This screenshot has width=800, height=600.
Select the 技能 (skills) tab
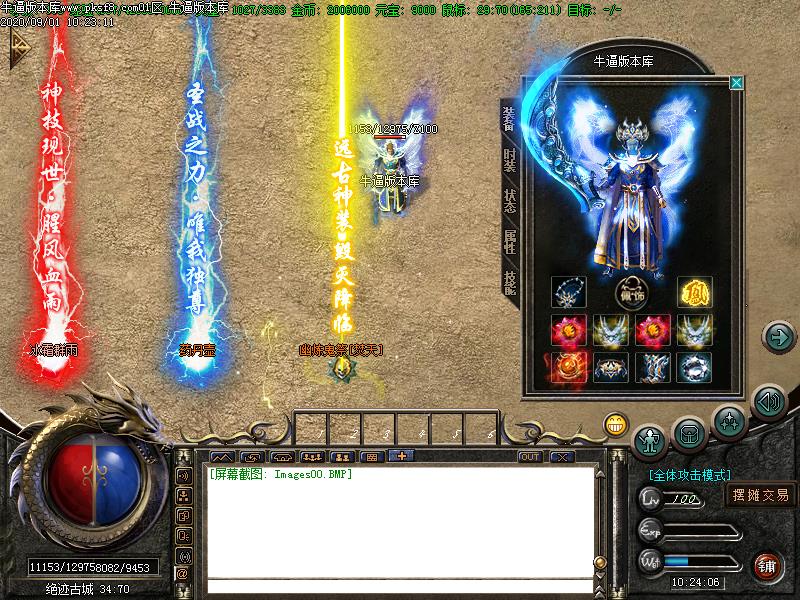coord(510,283)
